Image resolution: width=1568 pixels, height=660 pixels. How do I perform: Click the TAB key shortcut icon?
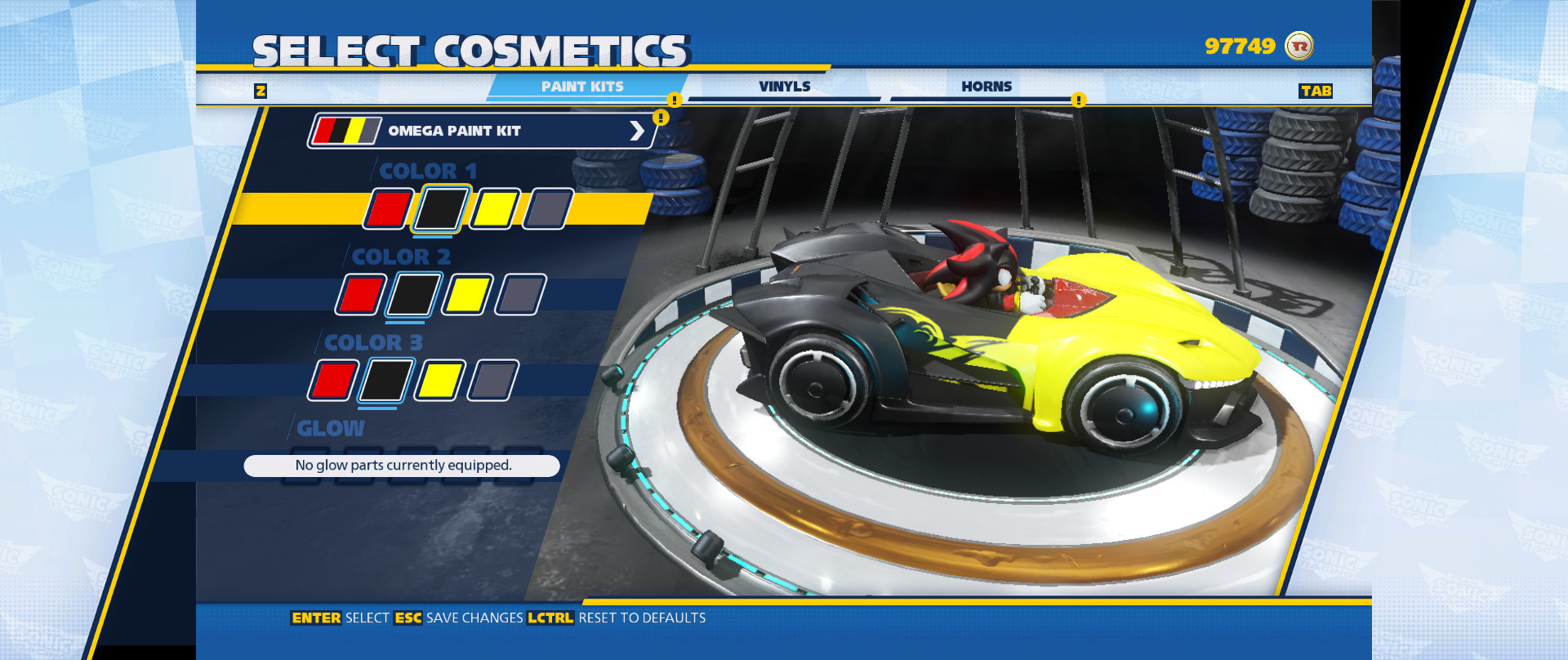[x=1317, y=91]
